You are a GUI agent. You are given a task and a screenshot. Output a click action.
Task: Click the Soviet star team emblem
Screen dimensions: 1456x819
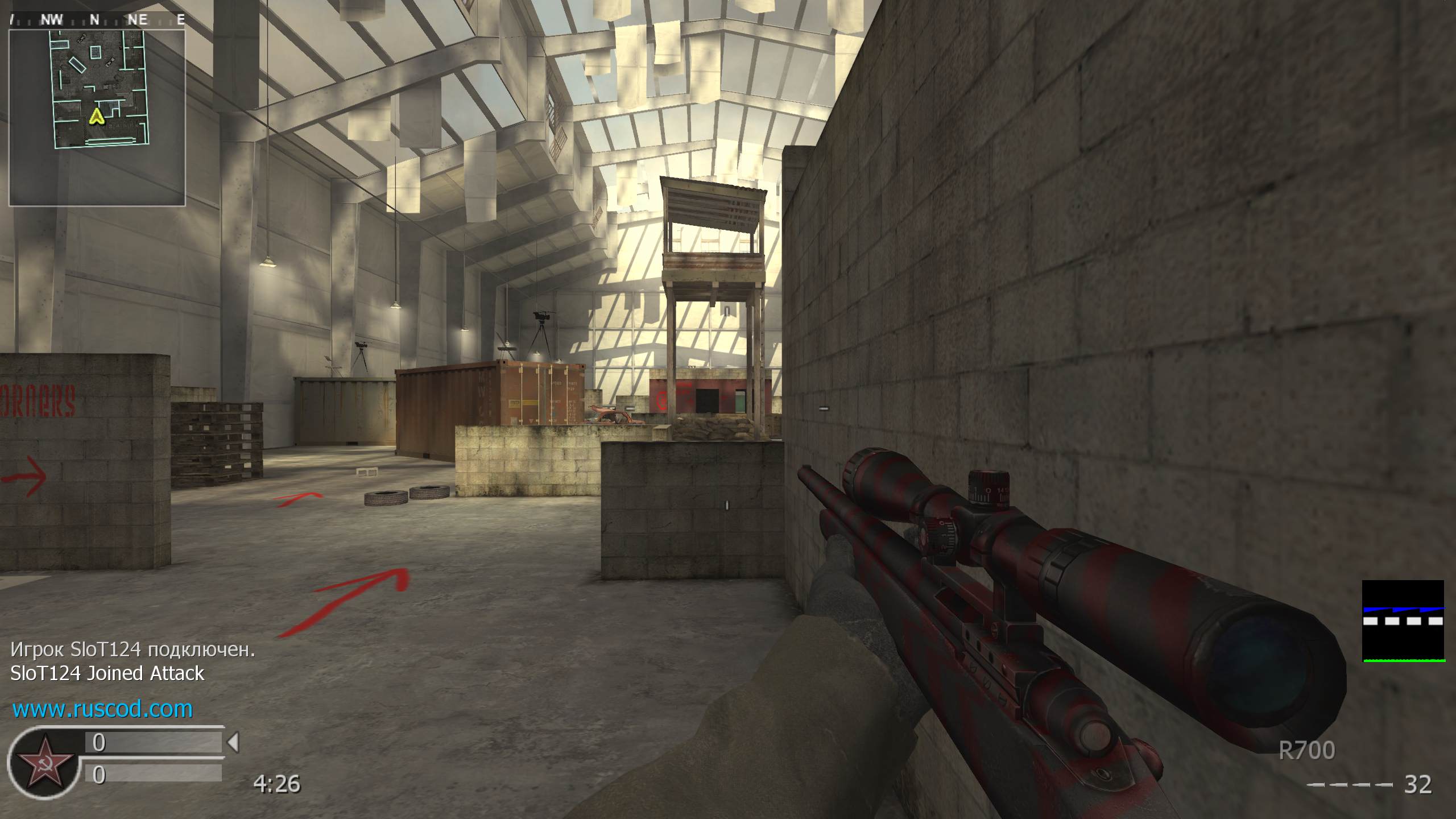(x=44, y=762)
